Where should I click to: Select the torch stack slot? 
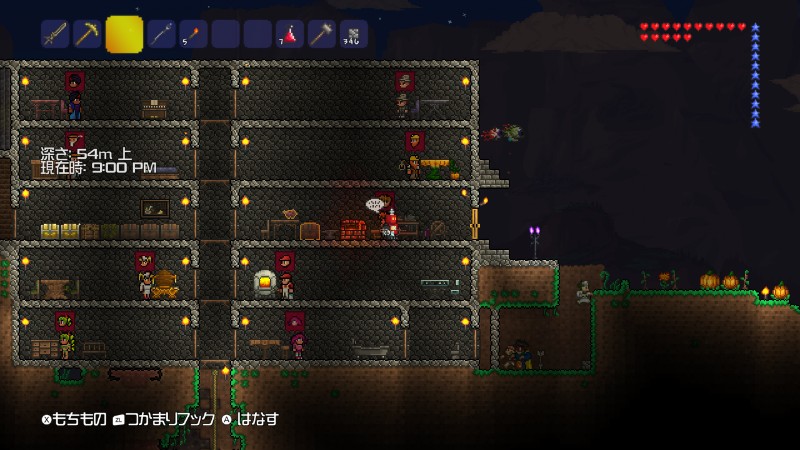coord(193,35)
